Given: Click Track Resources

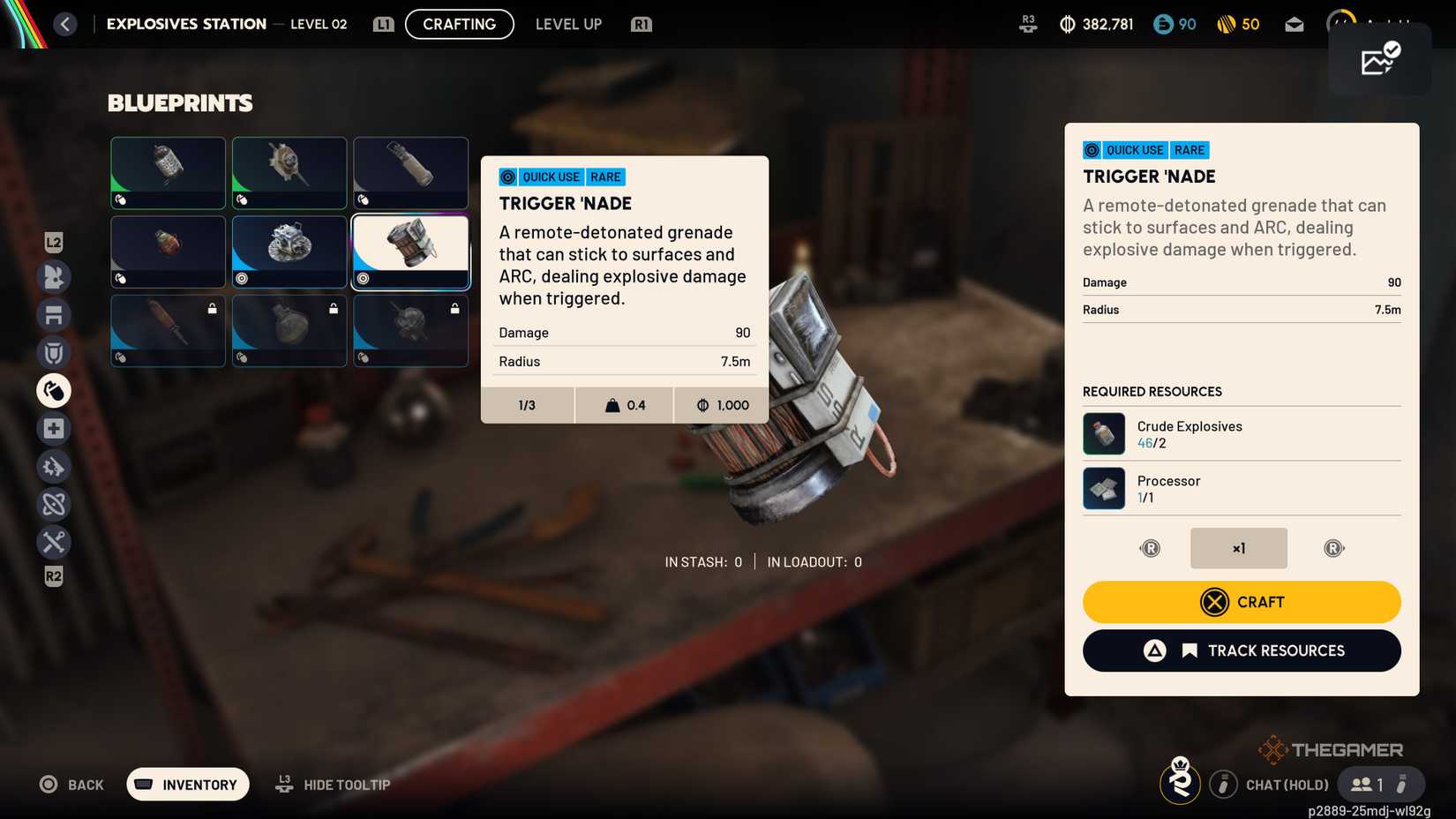Looking at the screenshot, I should coord(1241,650).
